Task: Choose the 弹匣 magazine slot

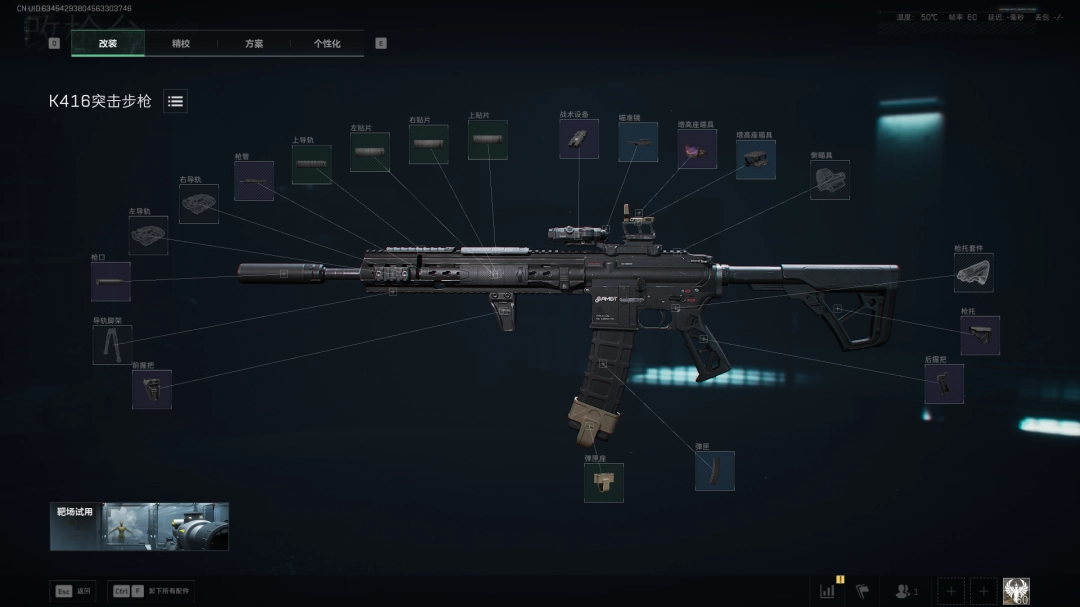Action: coord(714,471)
